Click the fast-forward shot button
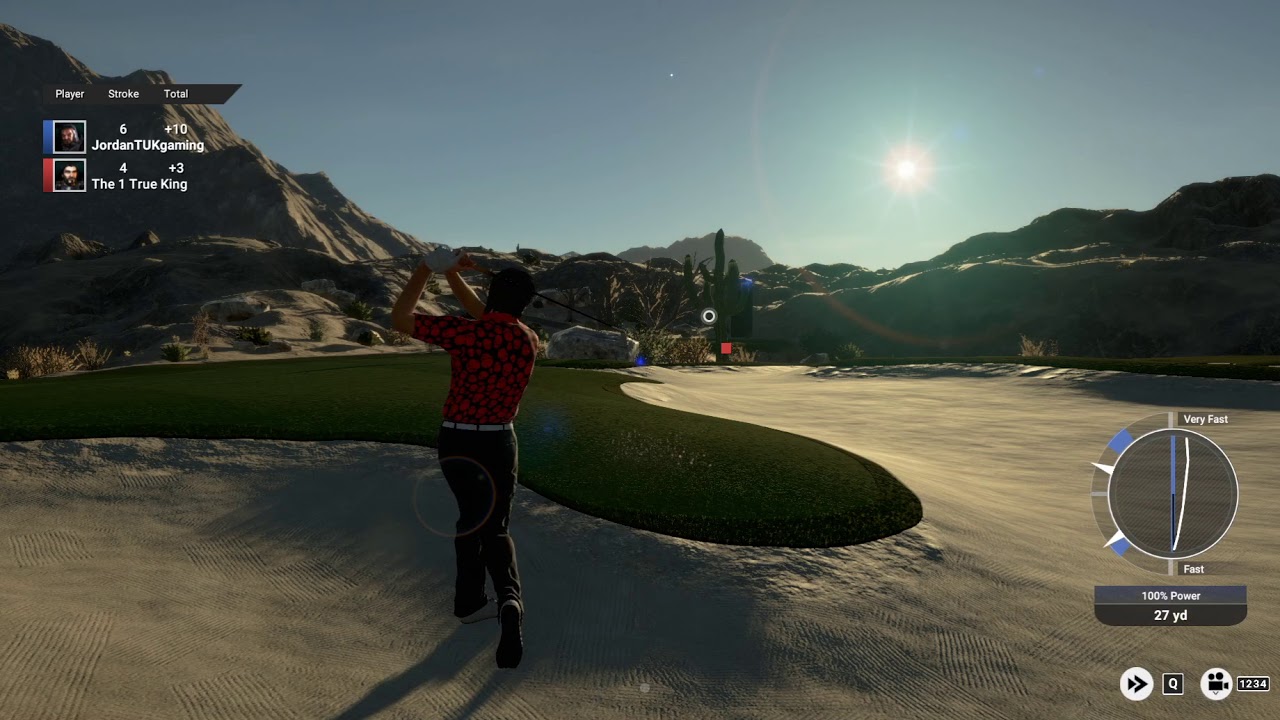1280x720 pixels. click(1136, 684)
